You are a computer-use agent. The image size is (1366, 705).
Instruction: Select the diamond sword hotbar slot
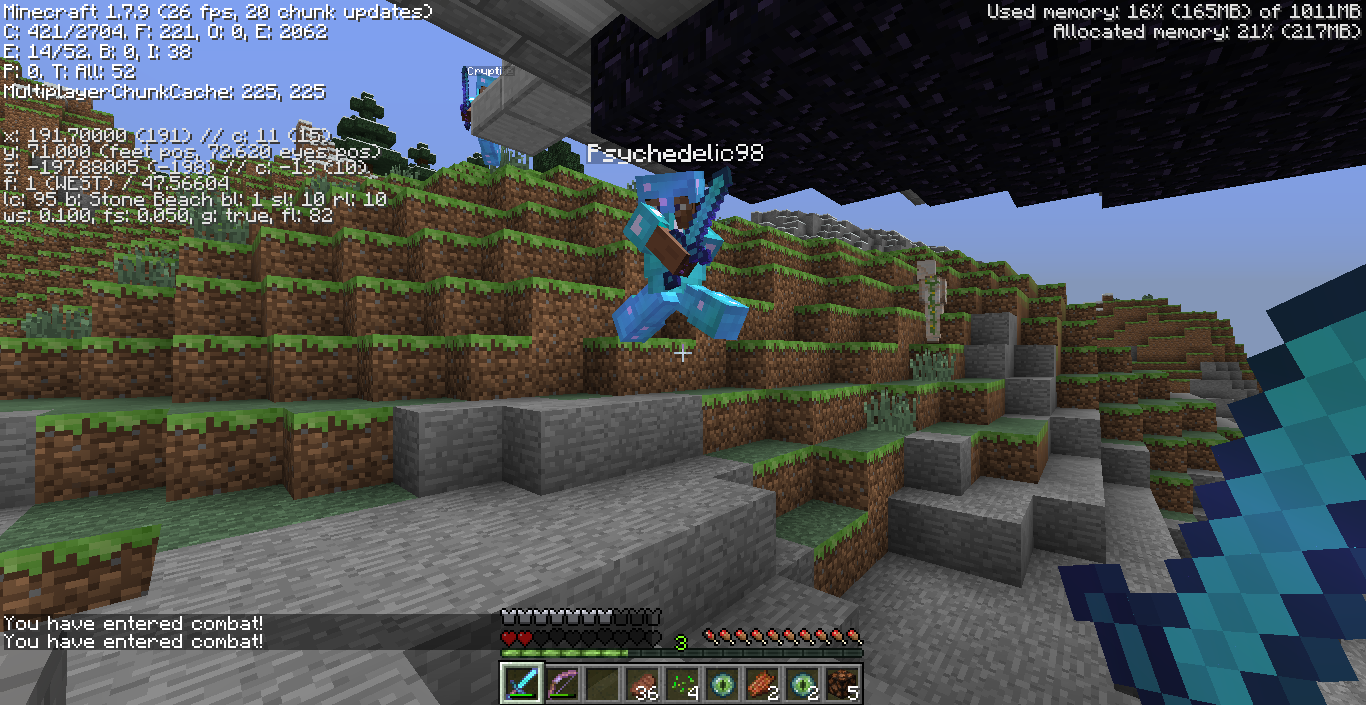click(x=521, y=683)
